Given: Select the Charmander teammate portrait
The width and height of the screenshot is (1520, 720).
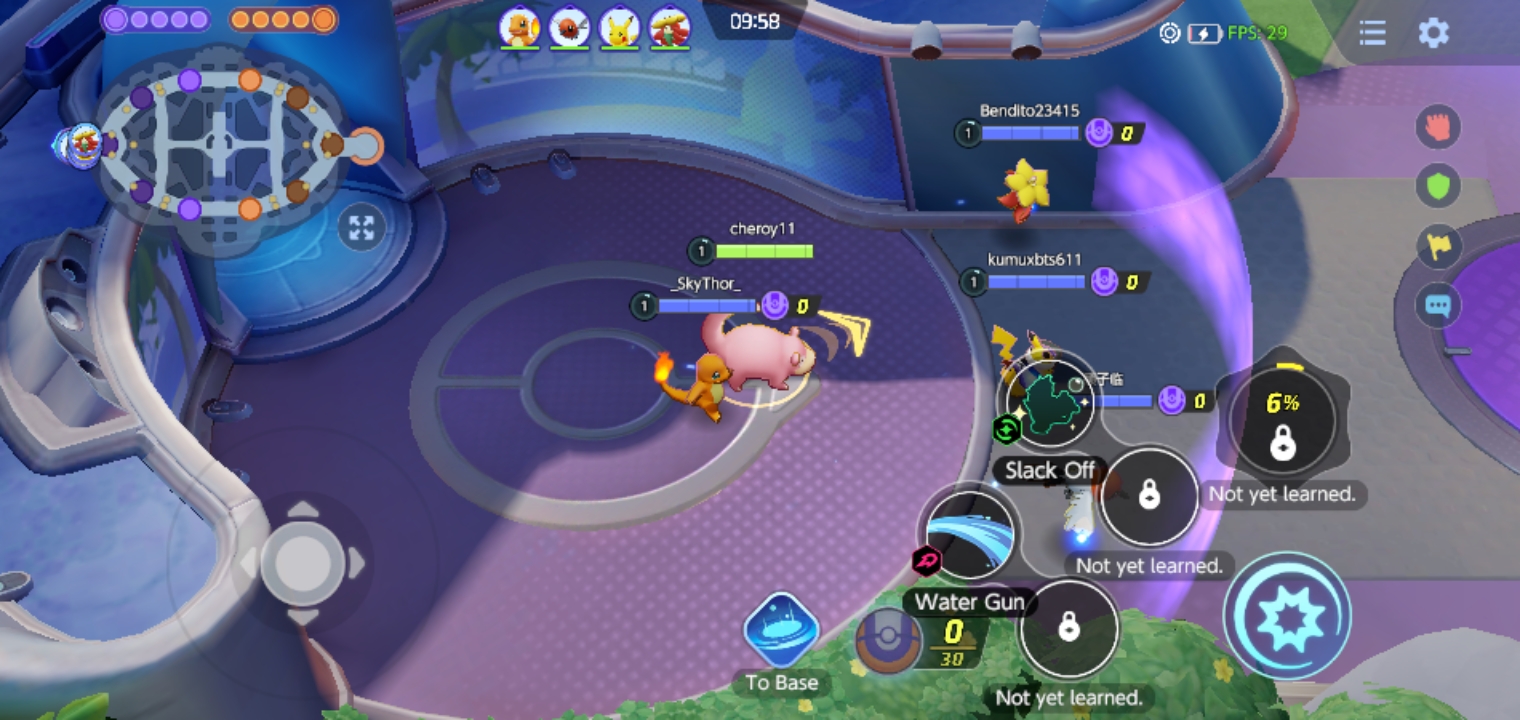Looking at the screenshot, I should pos(520,28).
